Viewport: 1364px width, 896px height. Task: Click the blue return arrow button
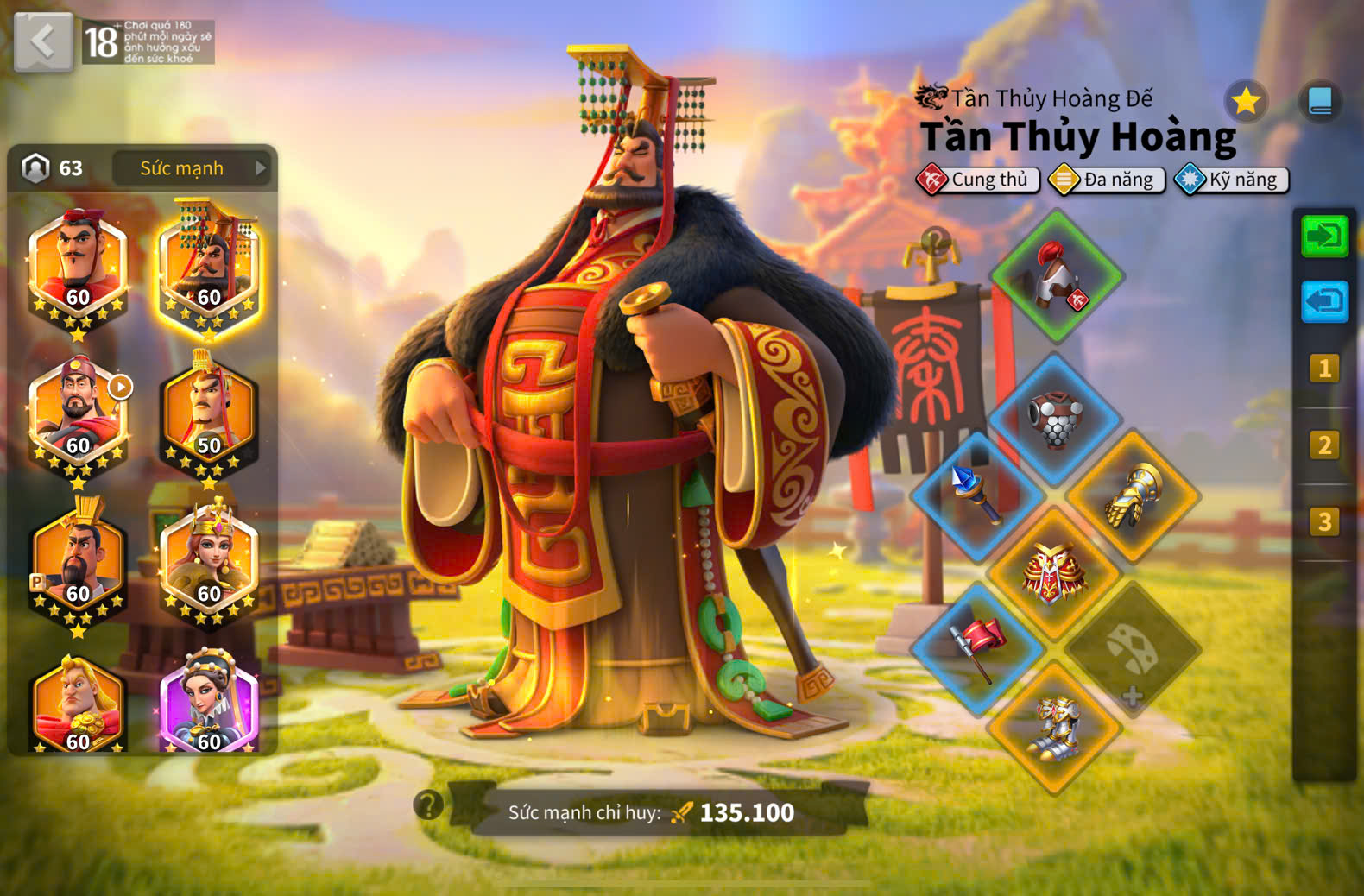pyautogui.click(x=1323, y=301)
